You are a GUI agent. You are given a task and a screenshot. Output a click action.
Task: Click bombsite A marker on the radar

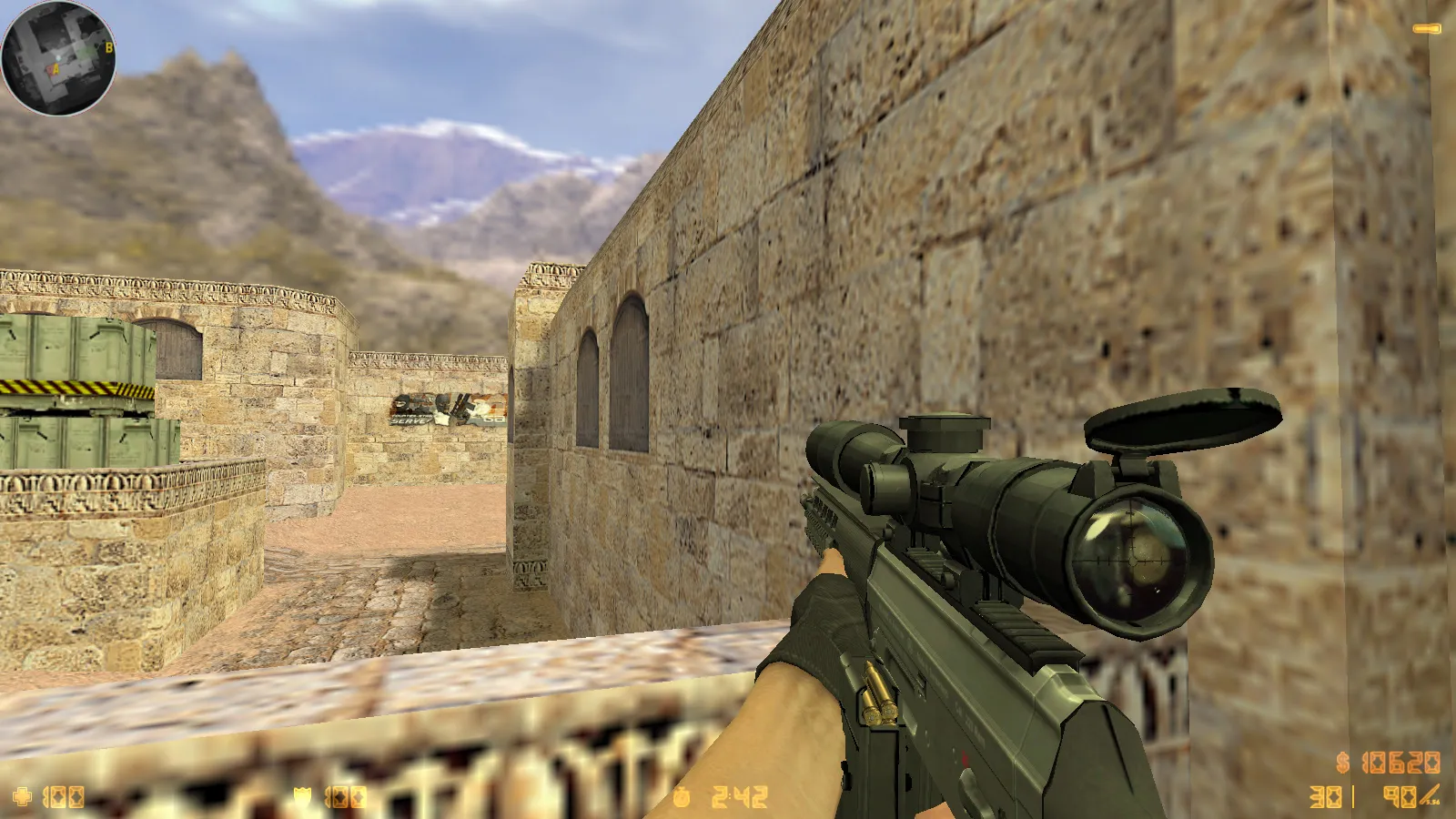tap(56, 68)
